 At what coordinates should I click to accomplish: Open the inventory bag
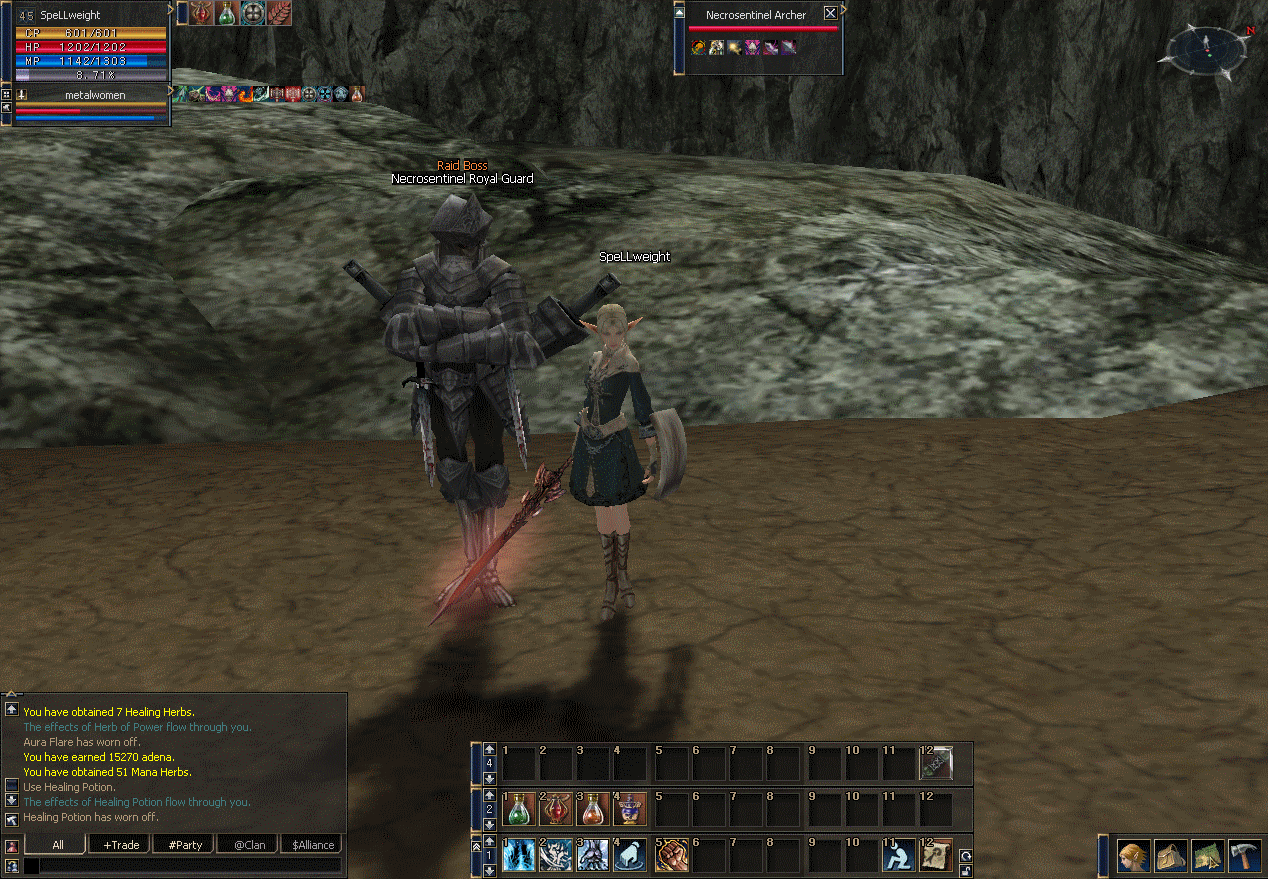pyautogui.click(x=1170, y=857)
